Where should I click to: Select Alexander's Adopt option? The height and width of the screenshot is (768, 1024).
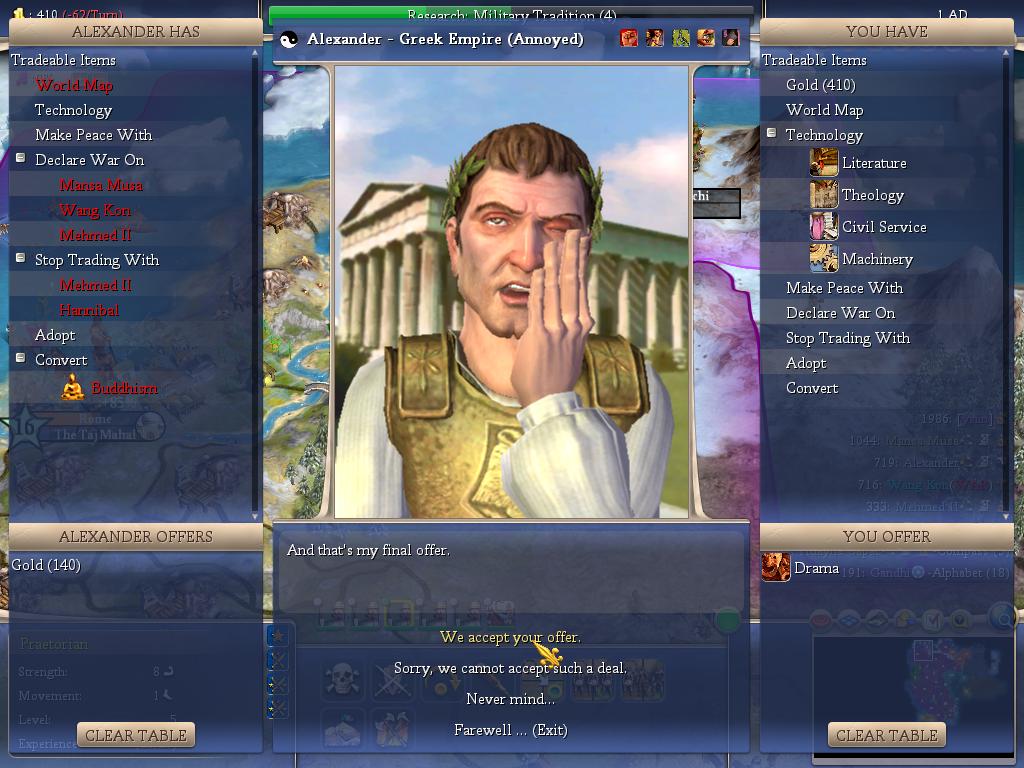pyautogui.click(x=55, y=335)
